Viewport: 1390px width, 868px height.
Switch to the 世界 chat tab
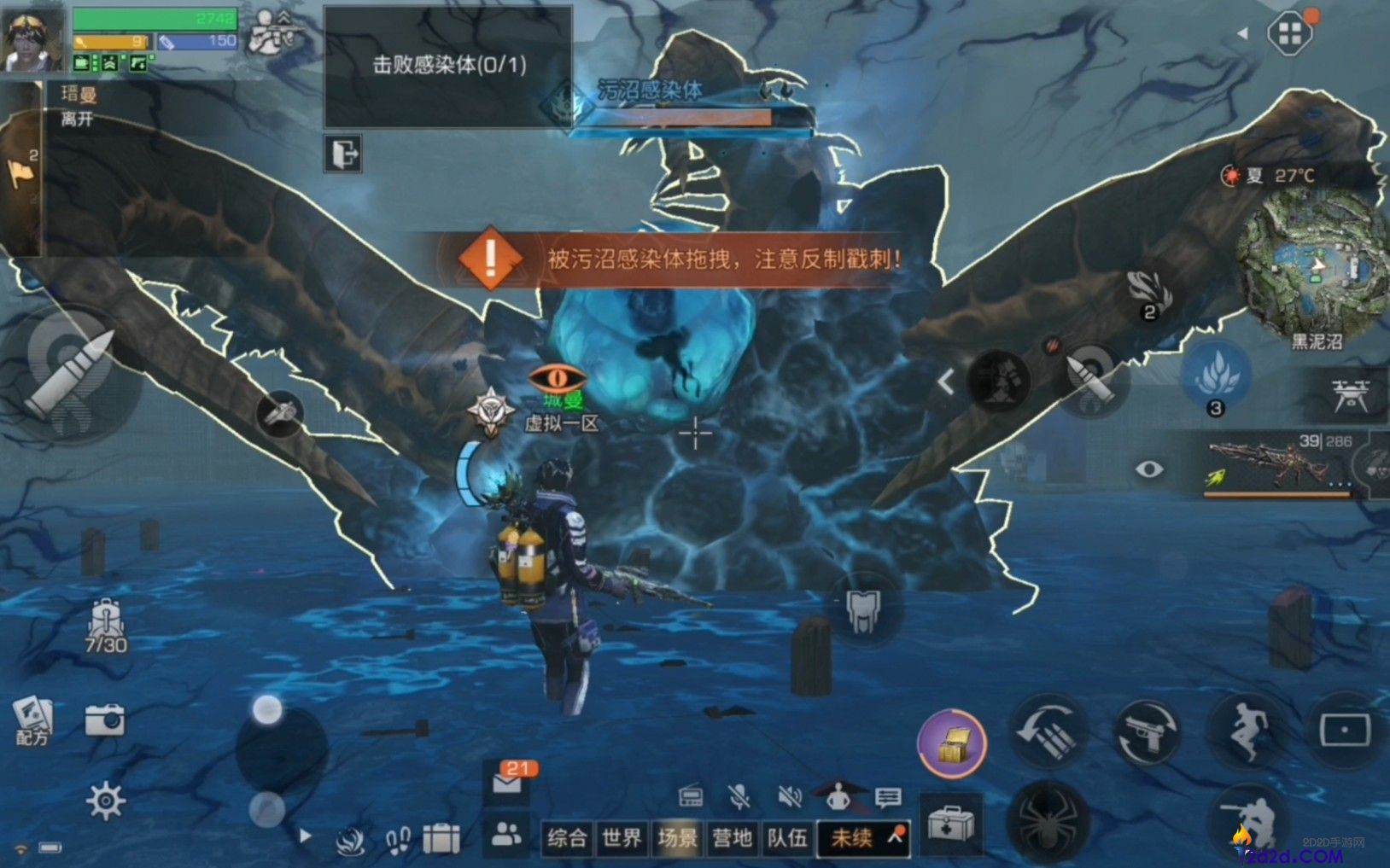point(622,838)
